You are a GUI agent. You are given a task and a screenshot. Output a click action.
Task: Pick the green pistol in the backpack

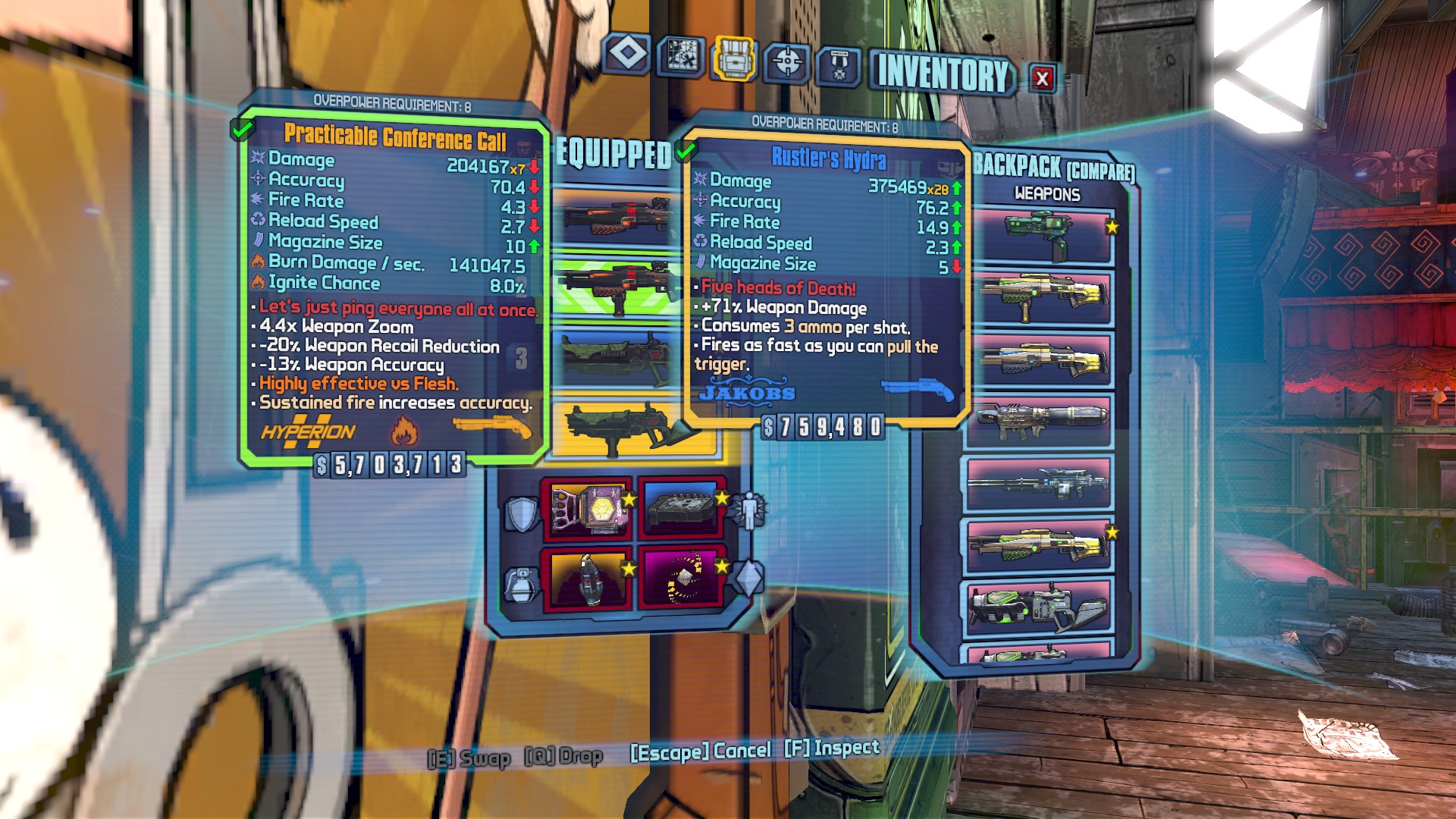point(1039,235)
